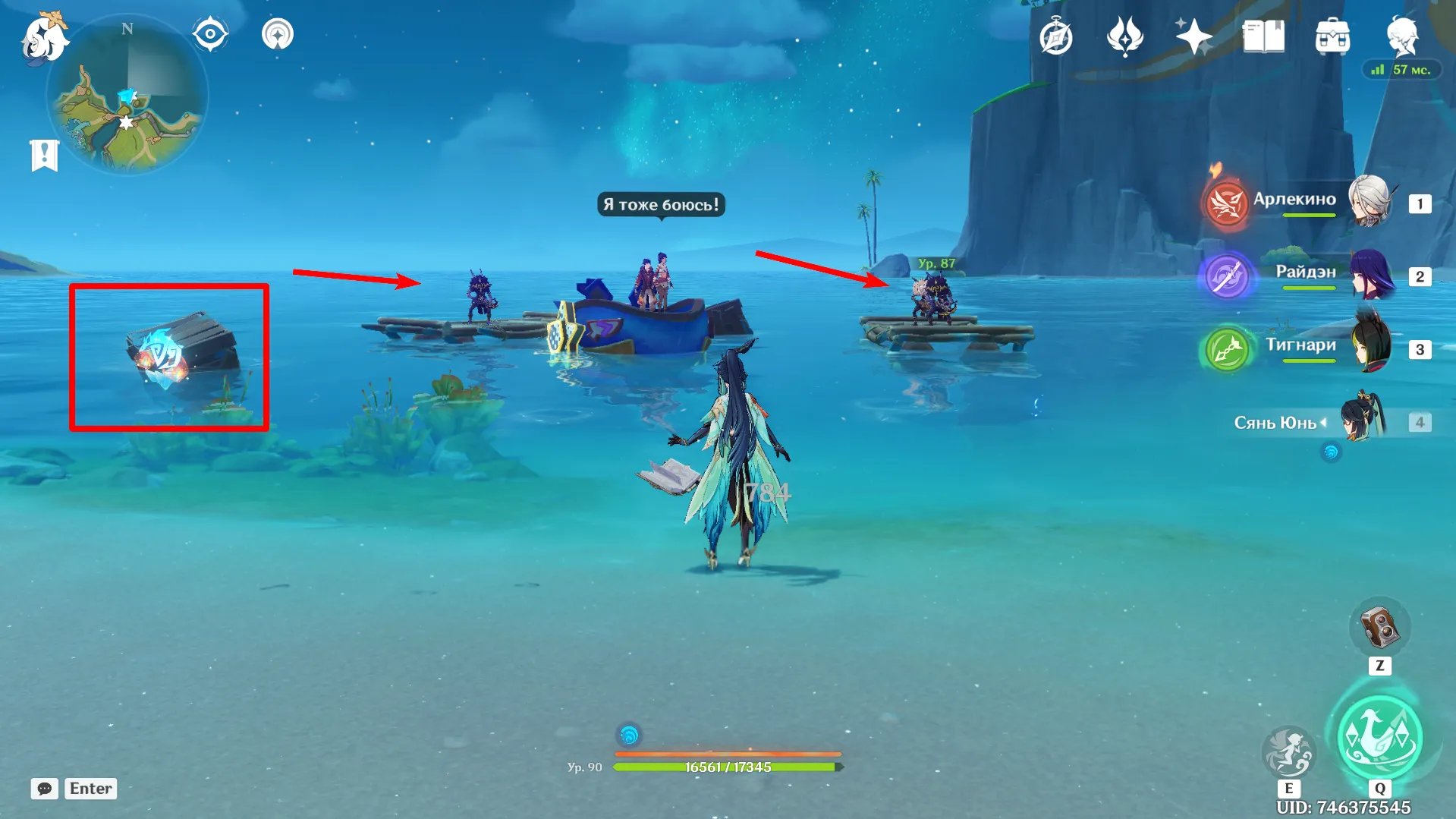Open the chat speech bubble
This screenshot has width=1456, height=819.
click(45, 789)
